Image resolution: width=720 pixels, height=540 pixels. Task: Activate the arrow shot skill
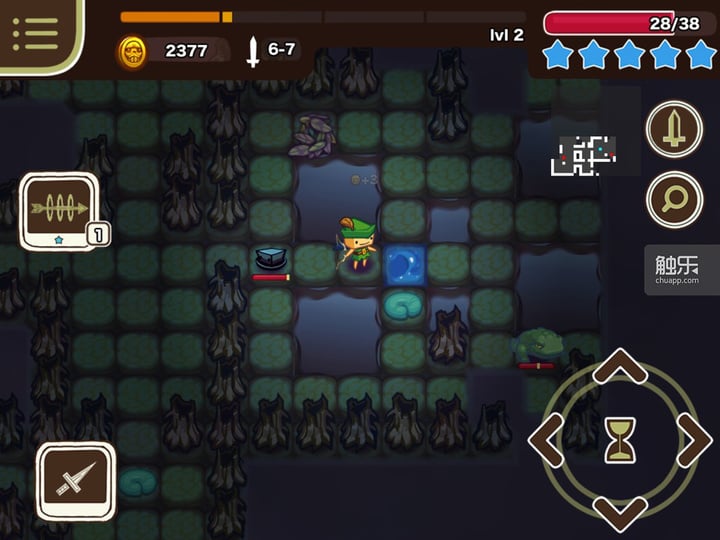59,209
